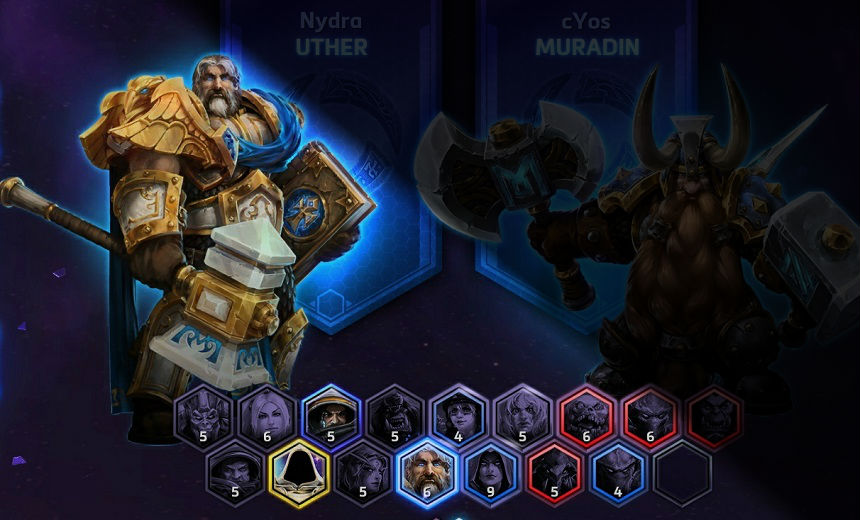The width and height of the screenshot is (860, 520).
Task: Select the roaring beast portrait beside Raynor
Action: pyautogui.click(x=395, y=414)
